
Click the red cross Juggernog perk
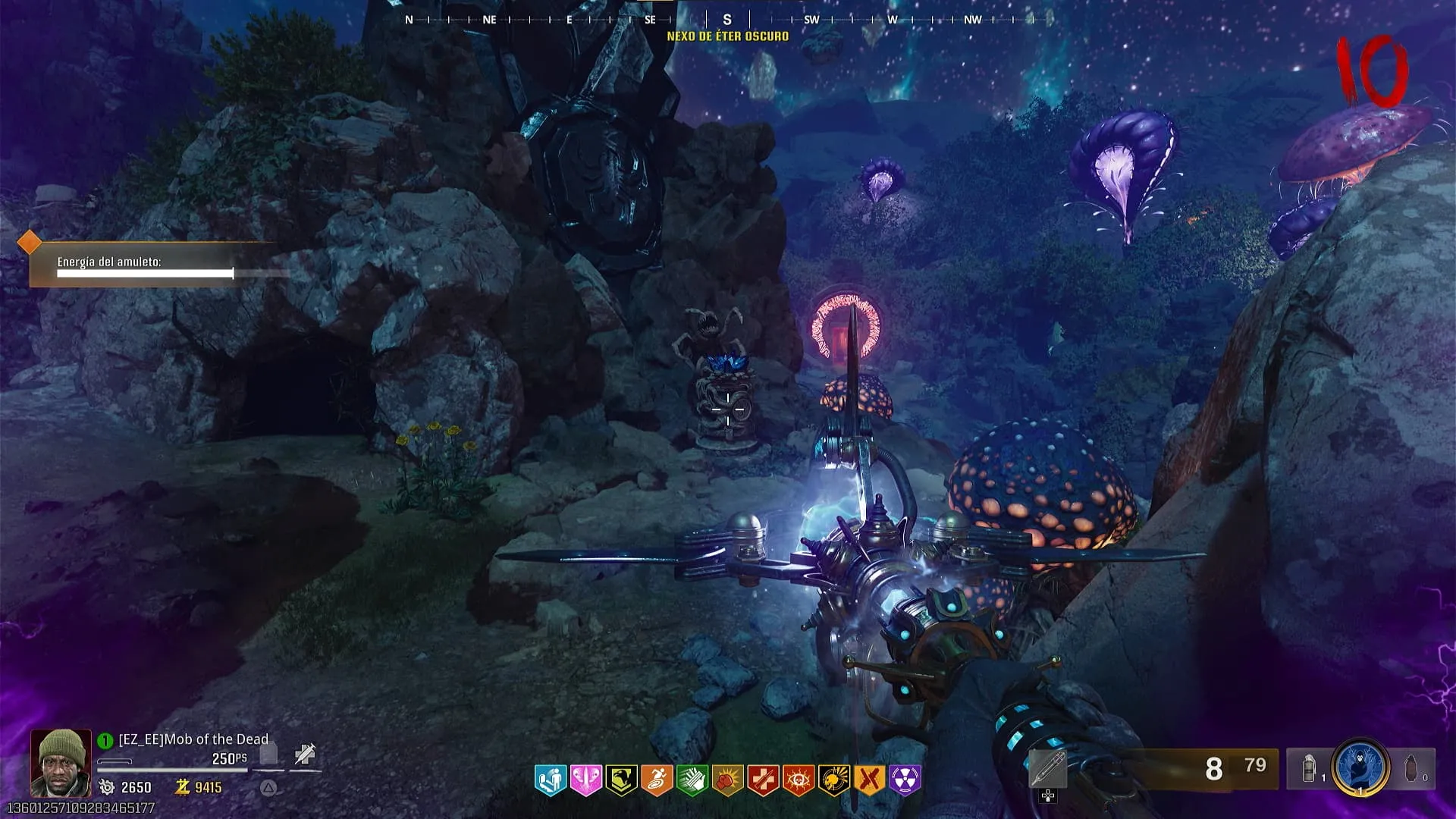pos(763,780)
